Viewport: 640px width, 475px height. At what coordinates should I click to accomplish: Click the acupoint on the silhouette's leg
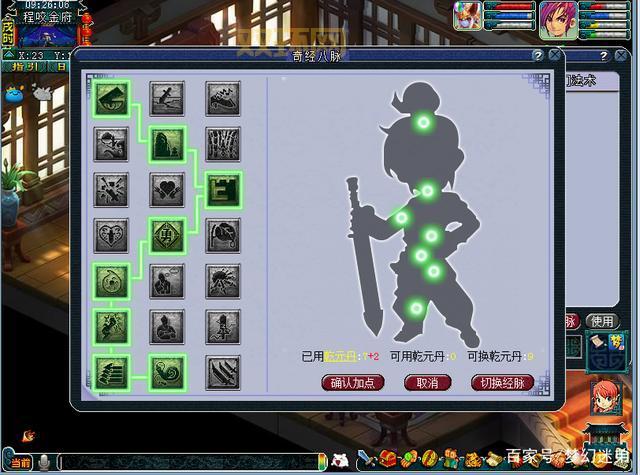click(416, 307)
